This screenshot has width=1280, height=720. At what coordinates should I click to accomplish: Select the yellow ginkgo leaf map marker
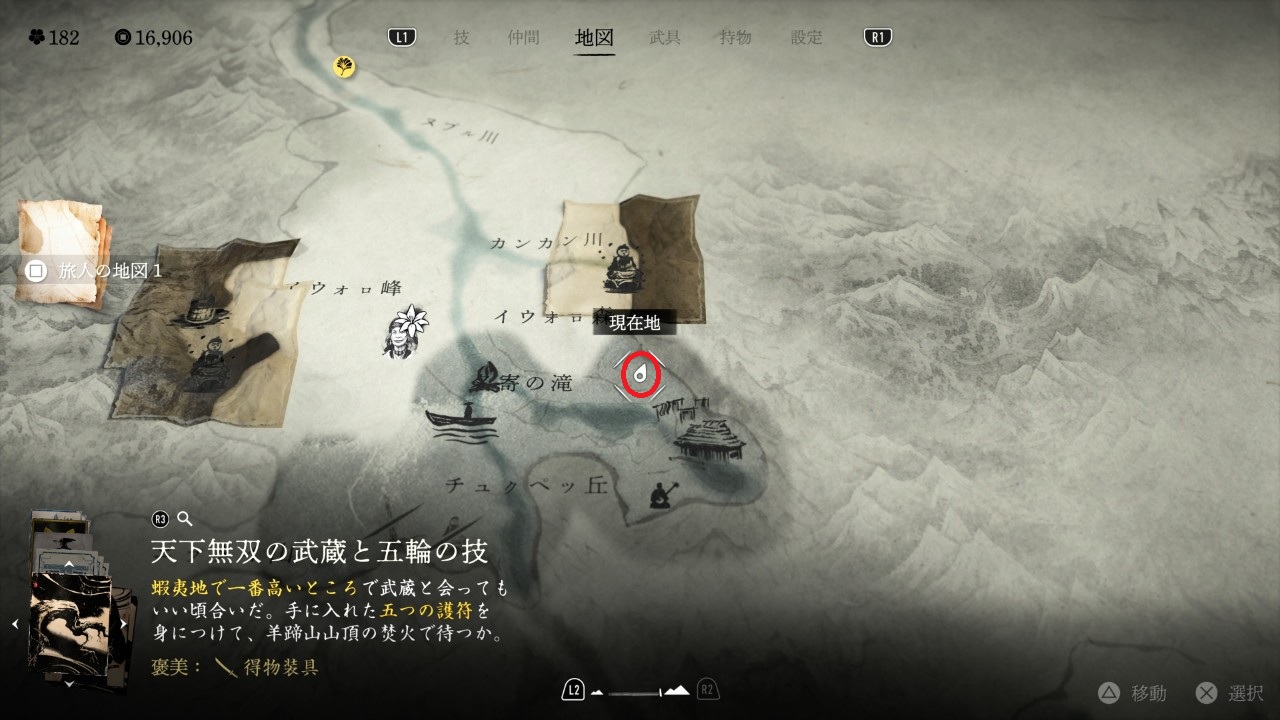pos(345,67)
